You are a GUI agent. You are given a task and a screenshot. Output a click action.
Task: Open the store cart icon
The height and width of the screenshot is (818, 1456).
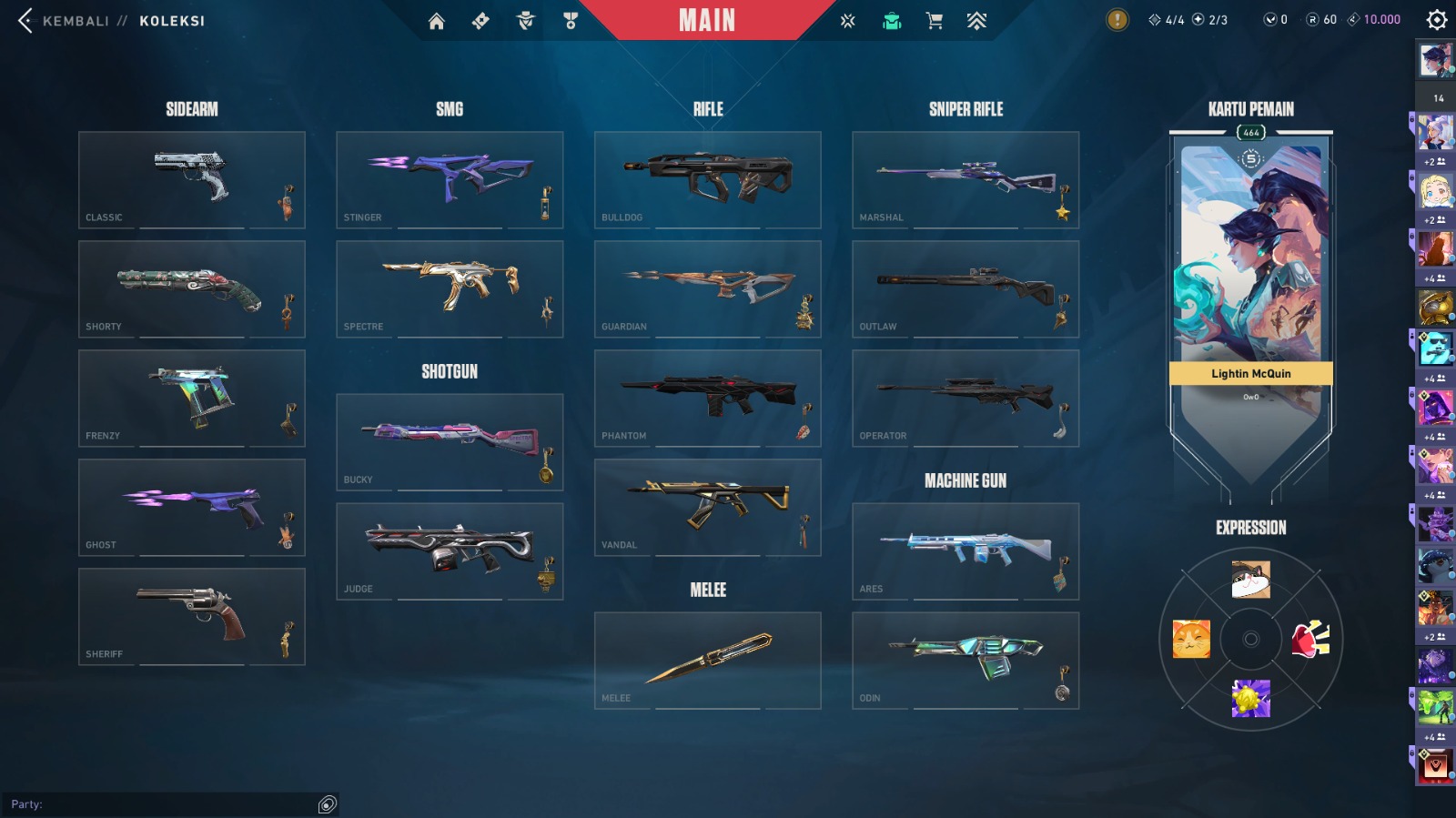(x=934, y=21)
